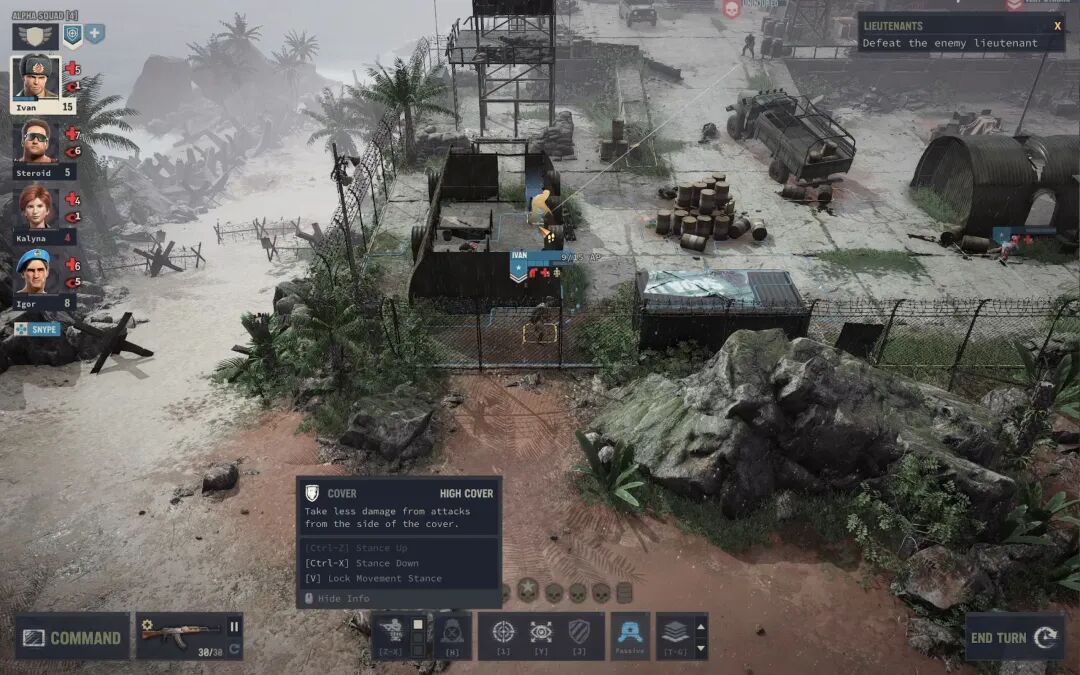The width and height of the screenshot is (1080, 675).
Task: Choose Kalyna from the squad list
Action: pos(36,207)
